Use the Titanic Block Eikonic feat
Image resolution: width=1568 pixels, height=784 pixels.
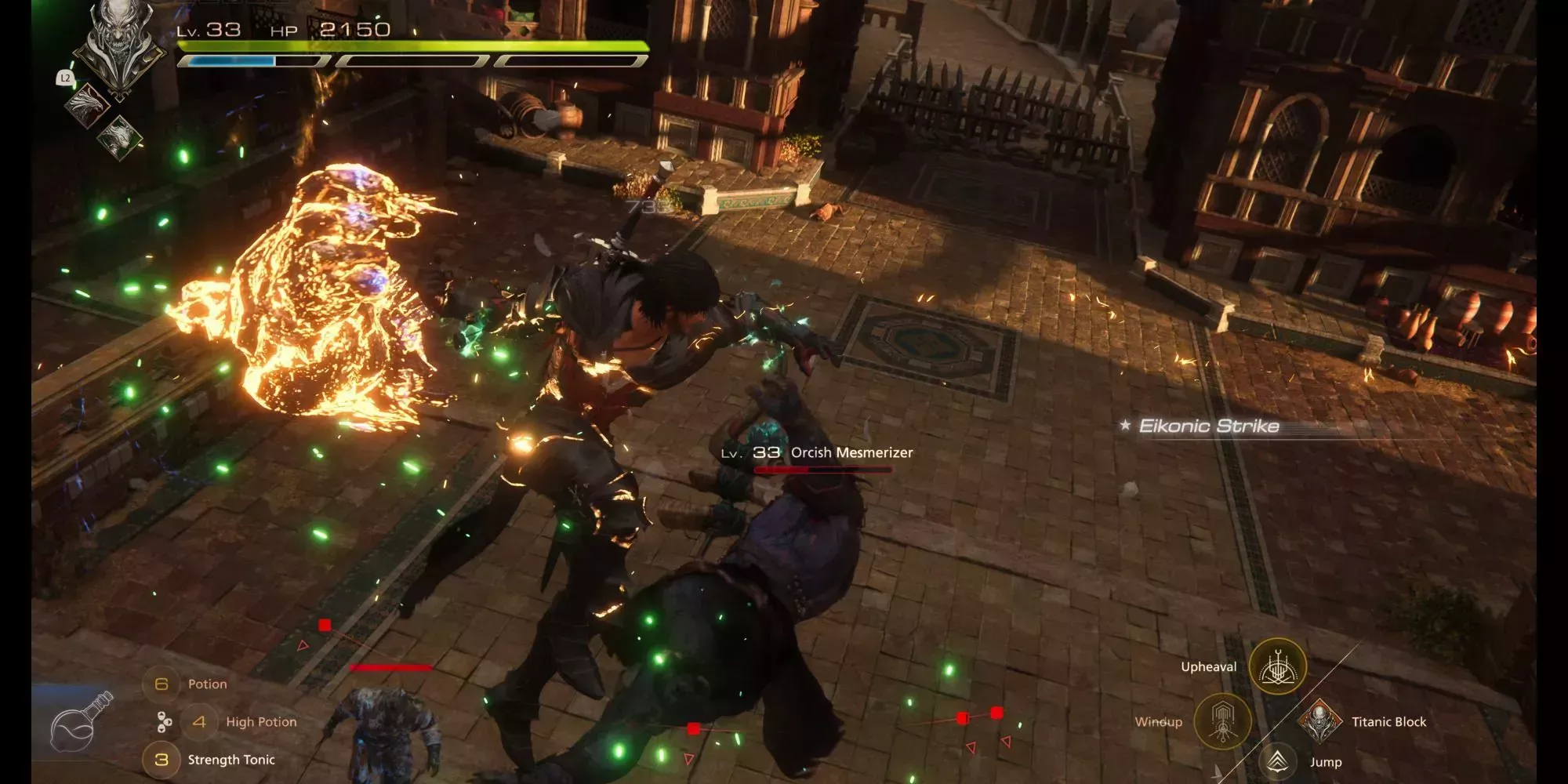pyautogui.click(x=1320, y=720)
